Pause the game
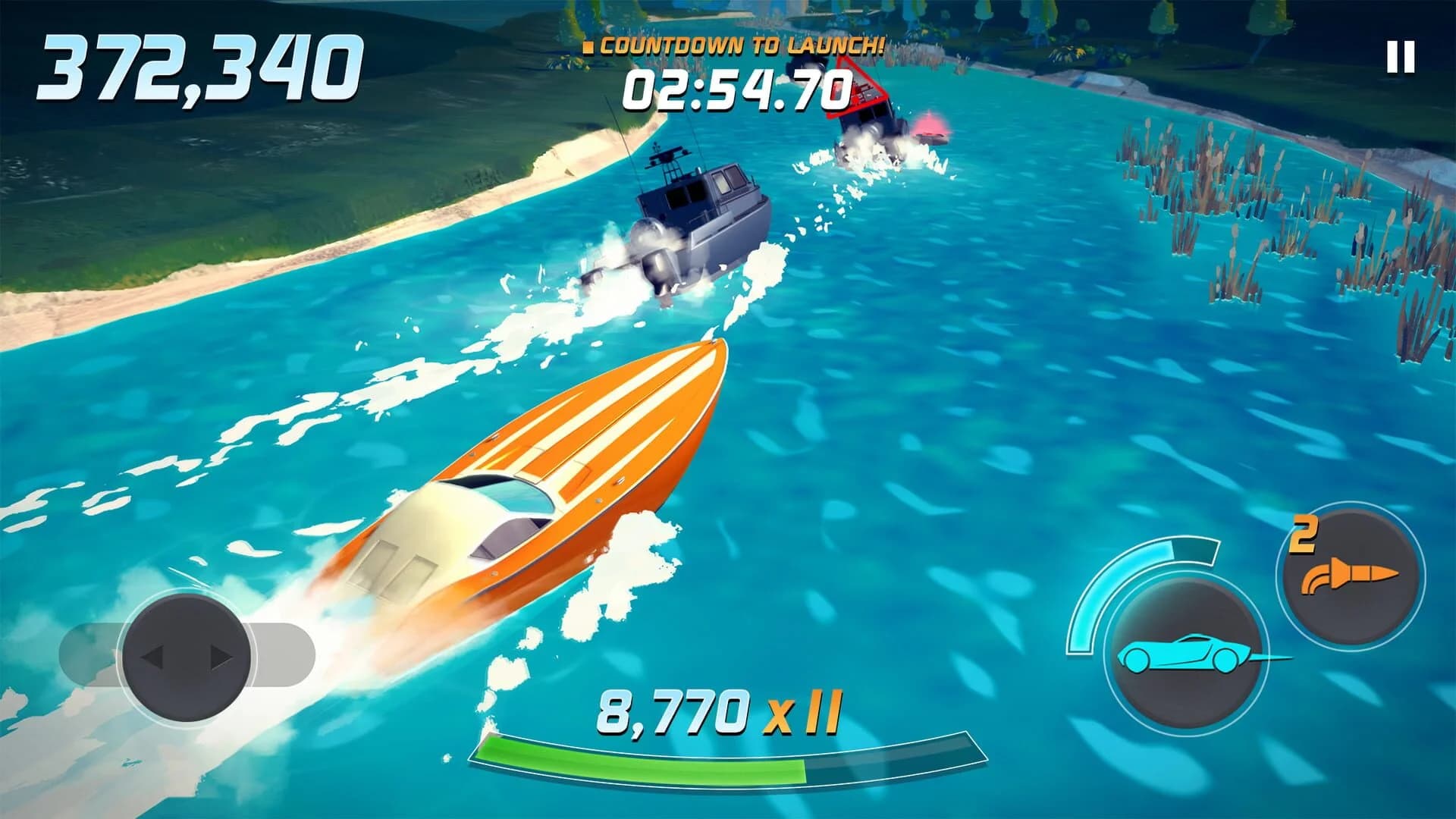Image resolution: width=1456 pixels, height=819 pixels. point(1400,58)
